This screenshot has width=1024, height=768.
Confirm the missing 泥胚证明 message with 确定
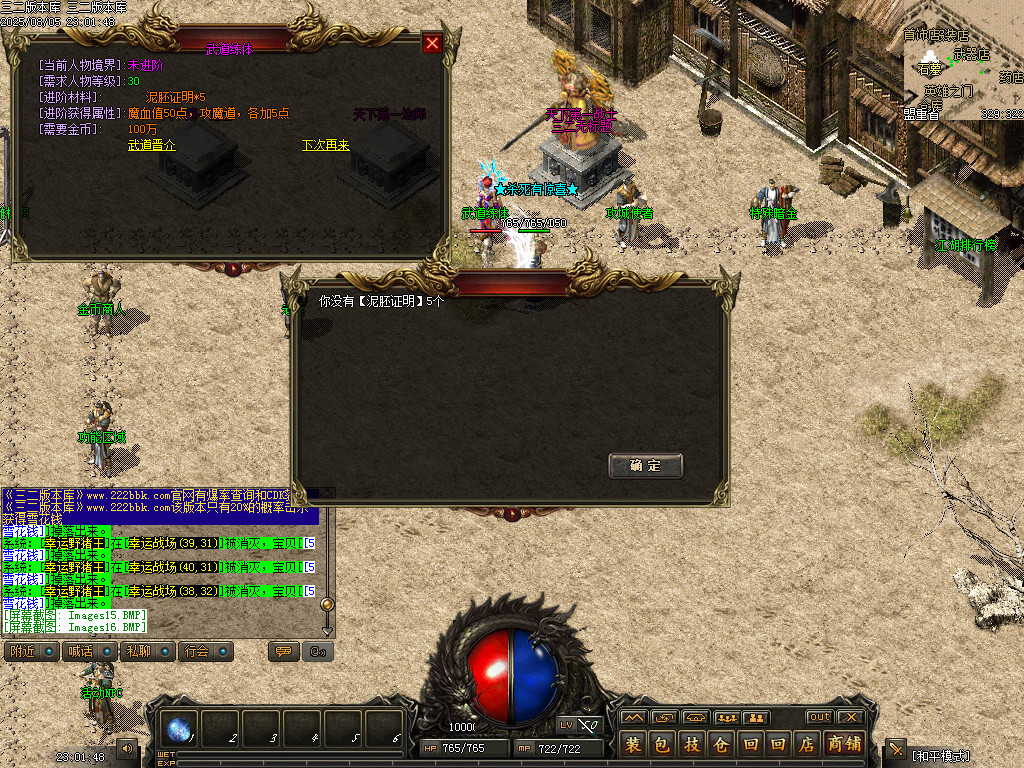645,465
